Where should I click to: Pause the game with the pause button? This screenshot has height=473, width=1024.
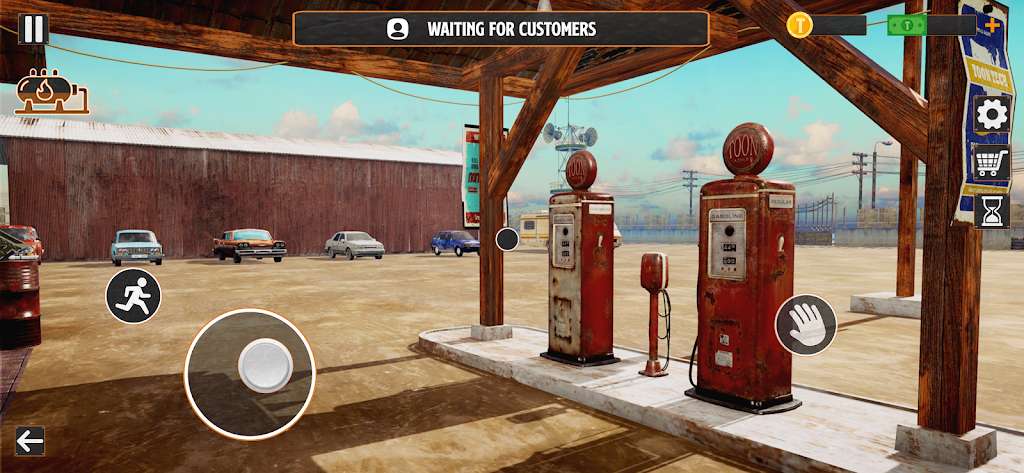coord(33,28)
